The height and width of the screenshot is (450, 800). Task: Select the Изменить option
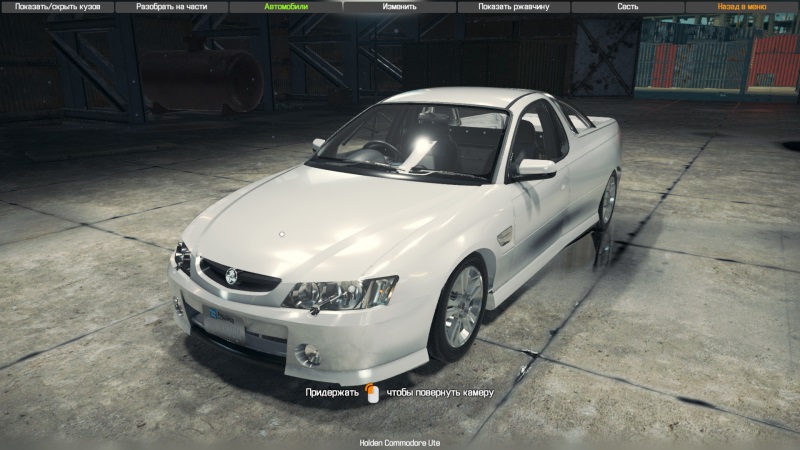tap(400, 6)
